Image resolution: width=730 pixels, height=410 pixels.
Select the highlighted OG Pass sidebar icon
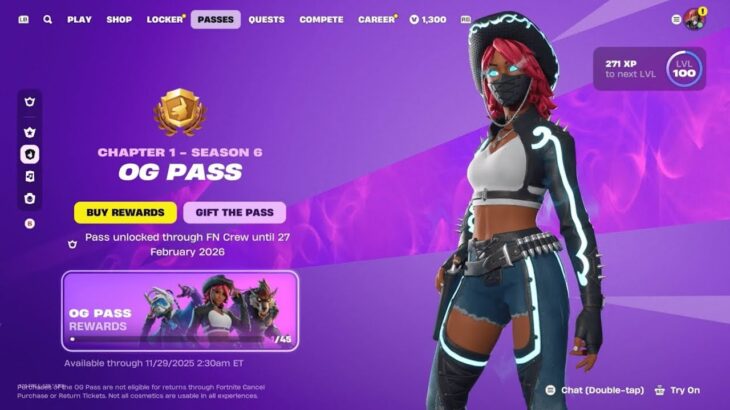(x=30, y=154)
